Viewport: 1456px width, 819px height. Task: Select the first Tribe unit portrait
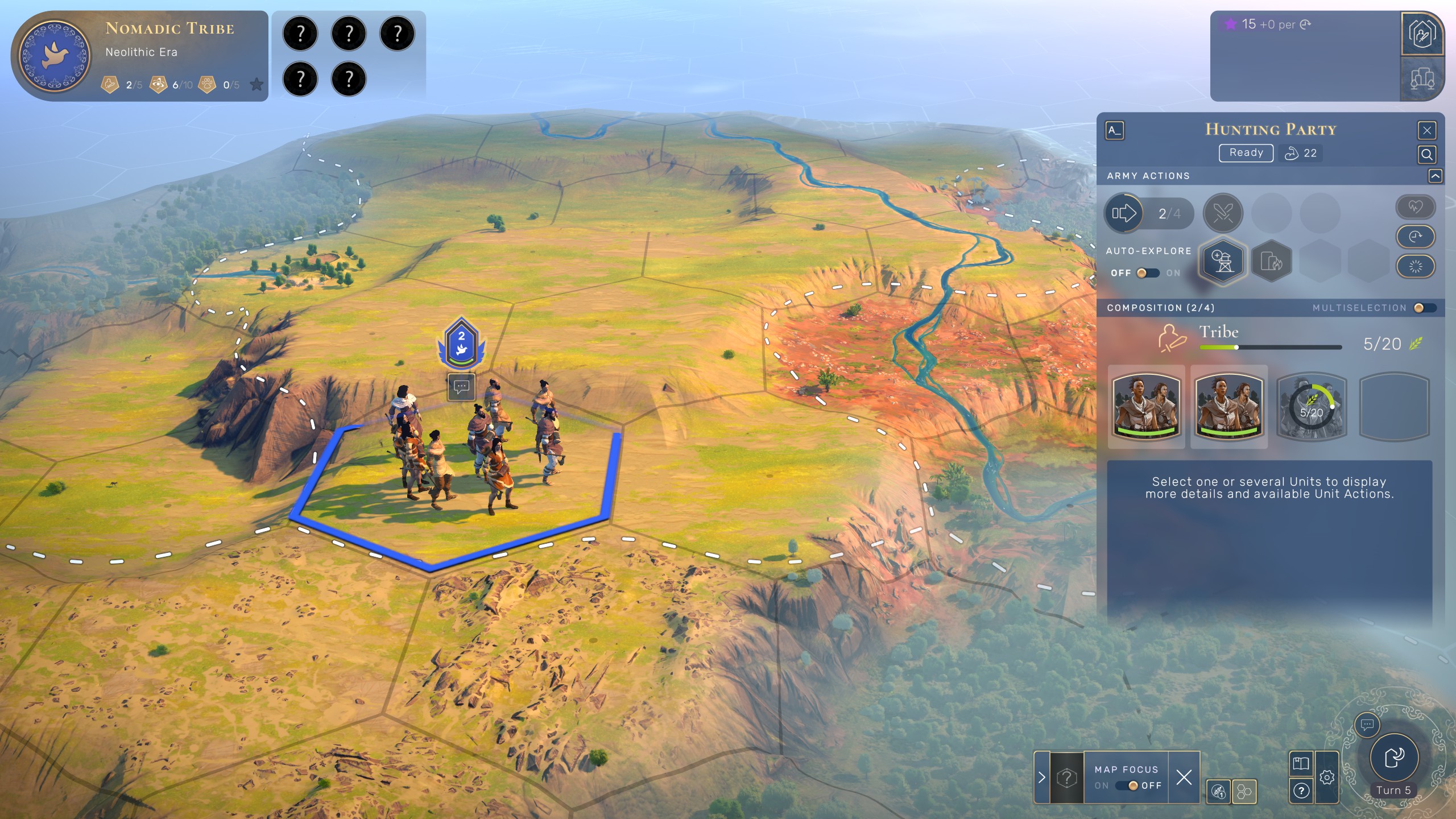click(1146, 406)
